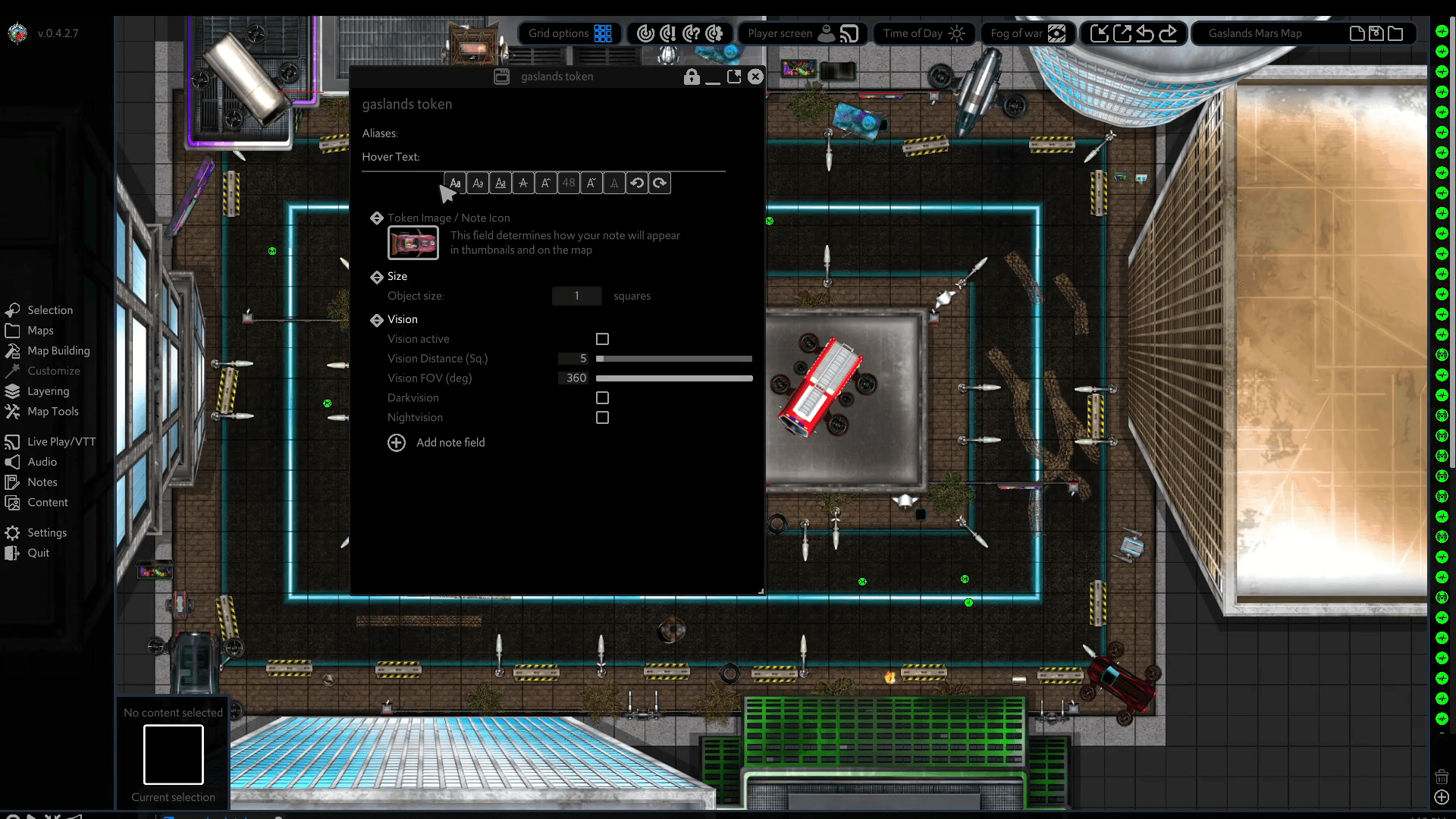Viewport: 1456px width, 819px height.
Task: Open Grid options in top toolbar
Action: pyautogui.click(x=570, y=33)
